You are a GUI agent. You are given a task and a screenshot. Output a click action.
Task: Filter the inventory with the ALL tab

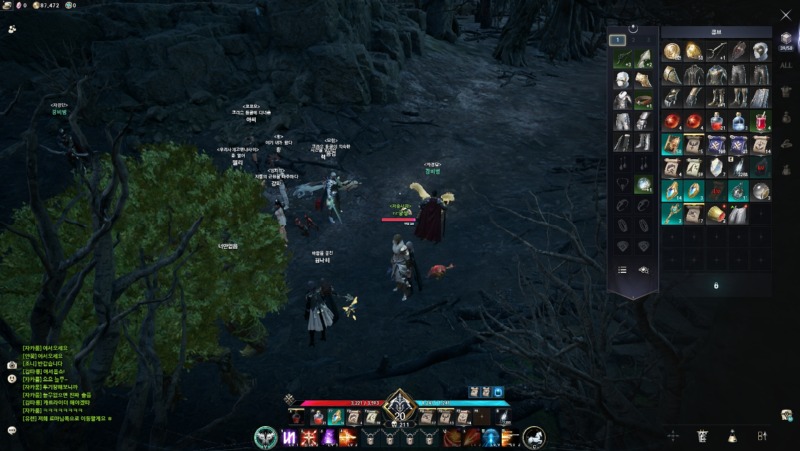tap(786, 64)
